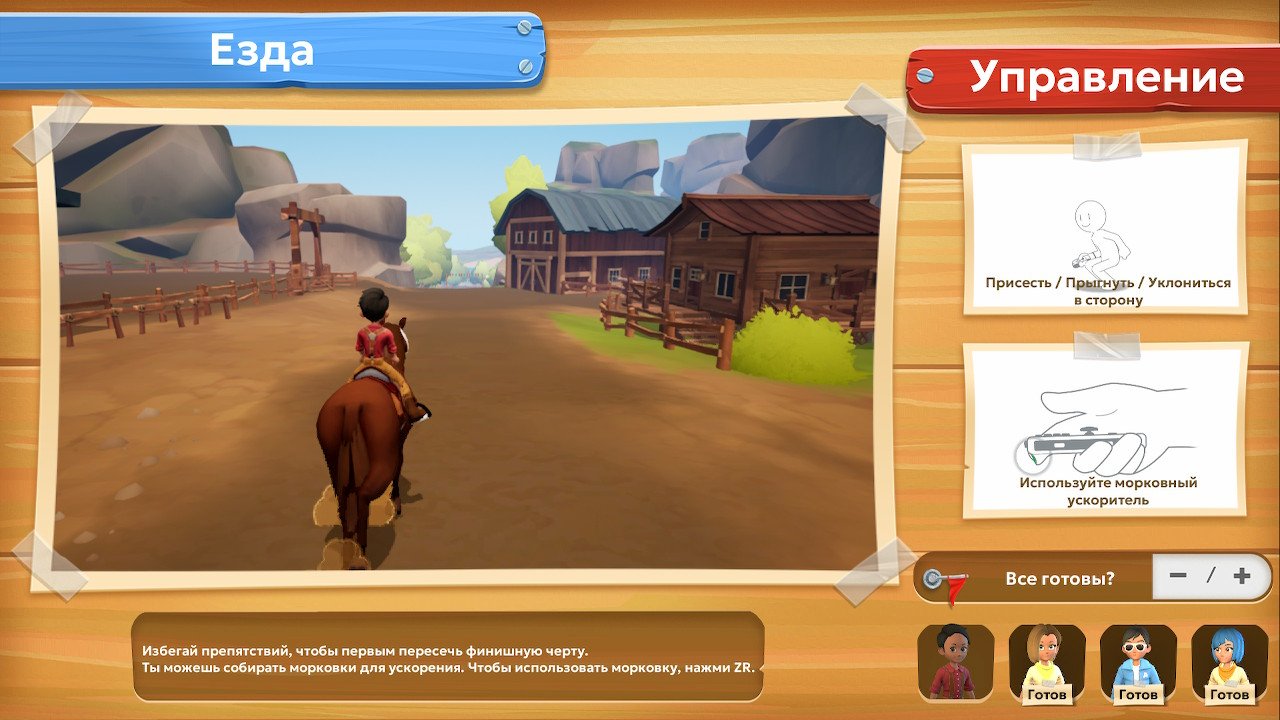Click the horse riding preview picture
This screenshot has height=720, width=1280.
[468, 344]
